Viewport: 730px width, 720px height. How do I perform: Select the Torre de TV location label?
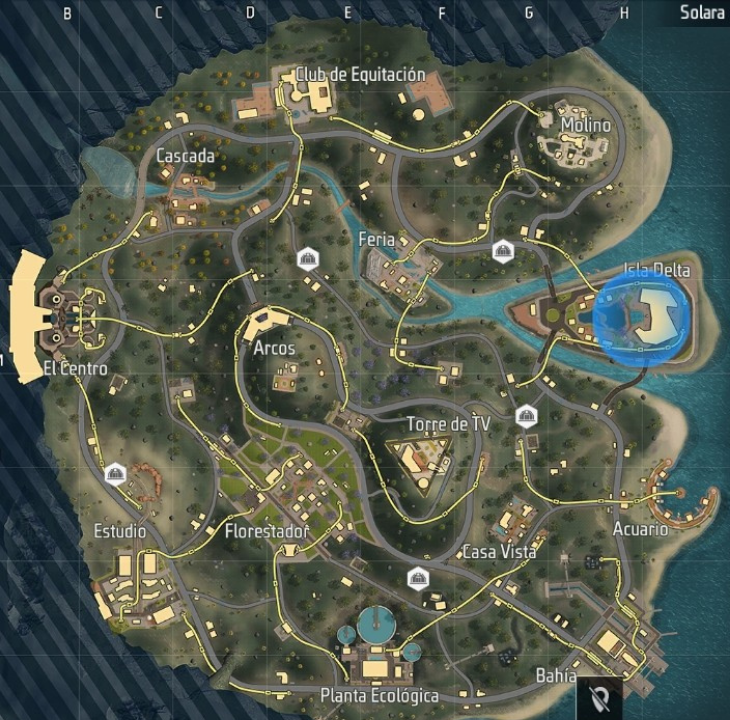[448, 424]
